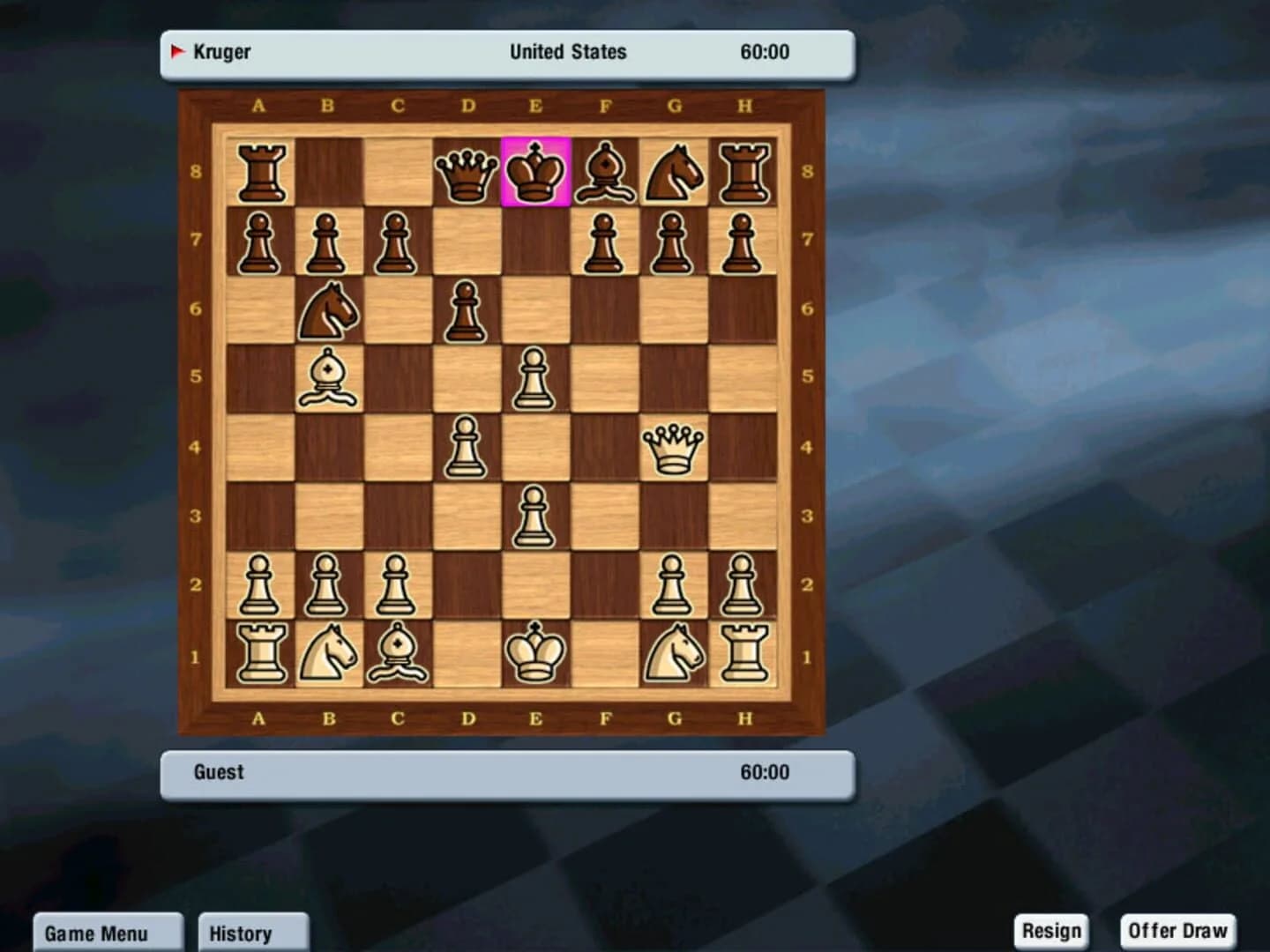Click the E file label below the board
Screen dimensions: 1270x952
tap(535, 718)
